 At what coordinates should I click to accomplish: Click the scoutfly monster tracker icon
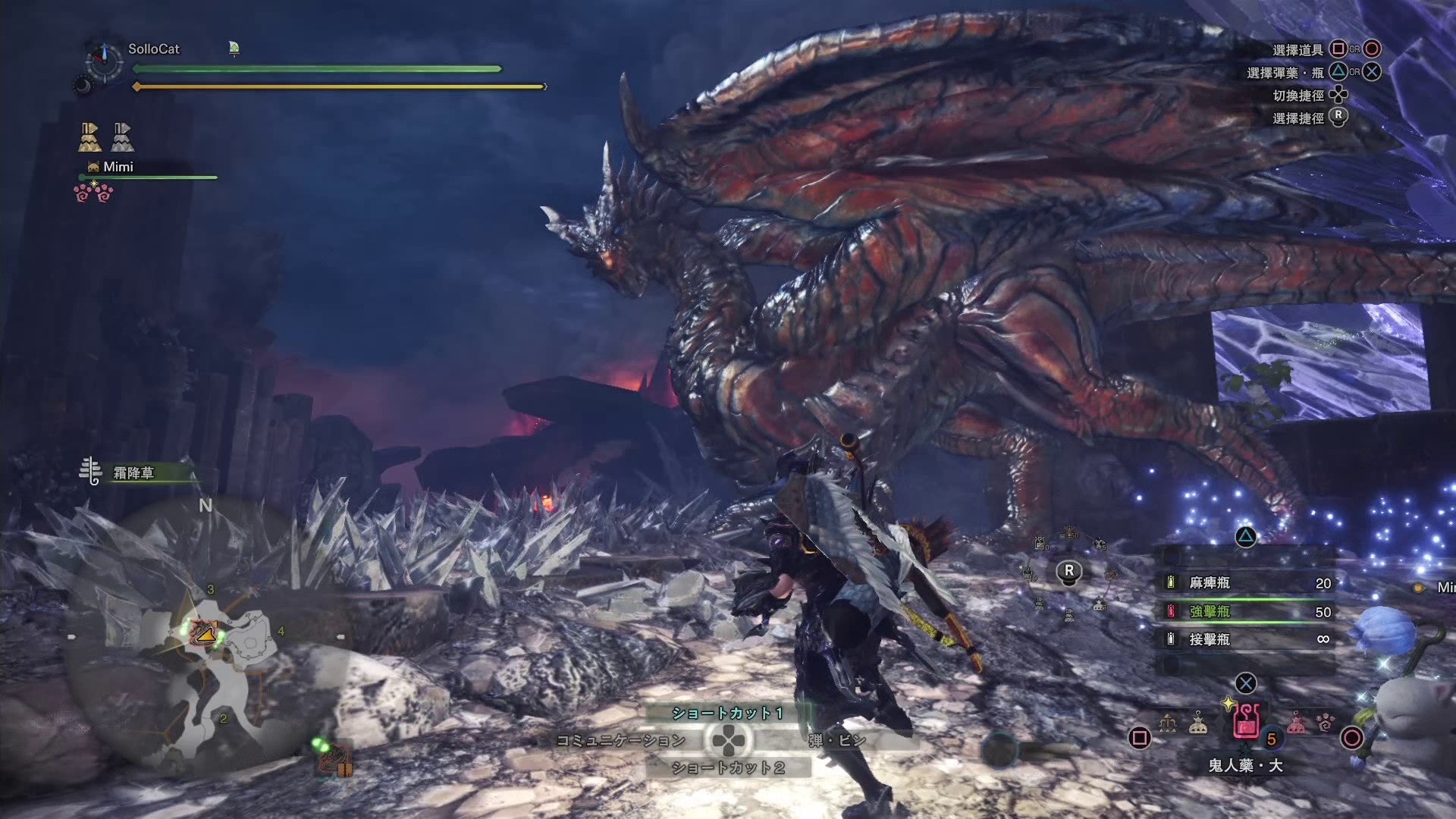point(333,756)
